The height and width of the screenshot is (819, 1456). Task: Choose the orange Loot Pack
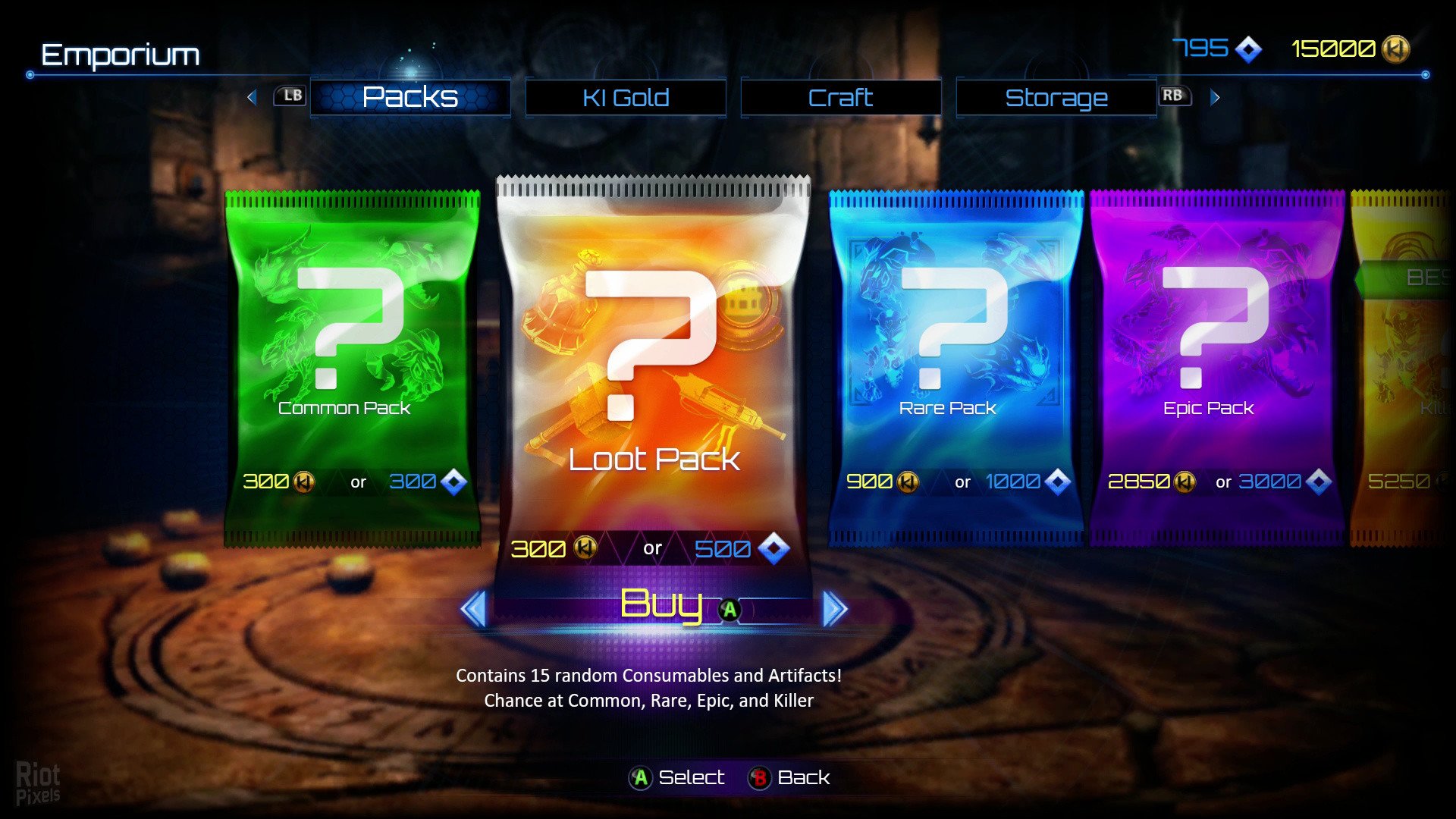point(653,364)
